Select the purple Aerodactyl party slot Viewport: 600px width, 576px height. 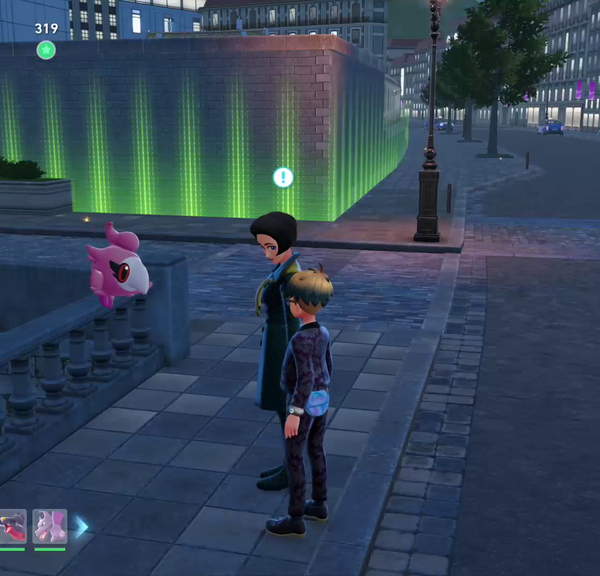(49, 526)
